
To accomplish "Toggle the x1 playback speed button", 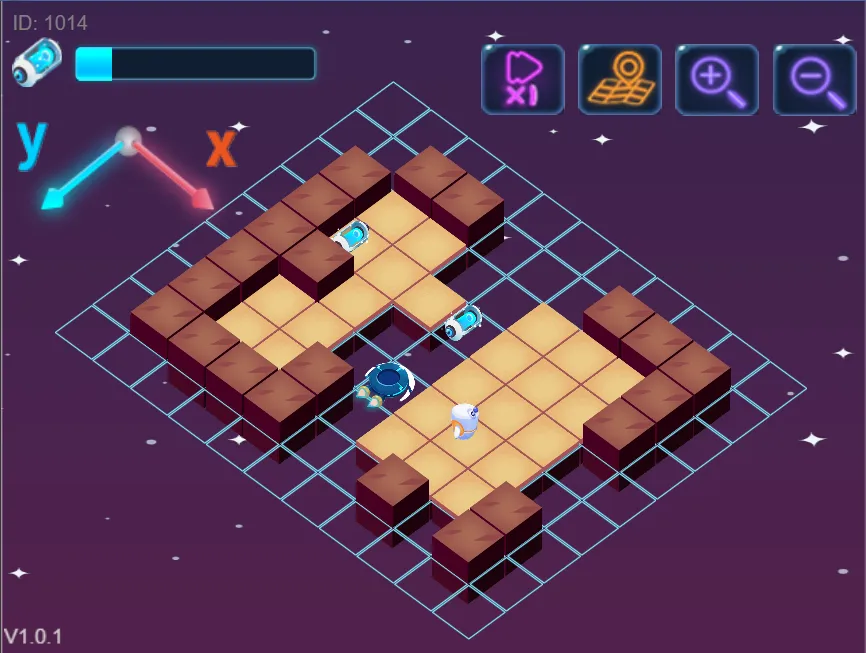I will [523, 79].
